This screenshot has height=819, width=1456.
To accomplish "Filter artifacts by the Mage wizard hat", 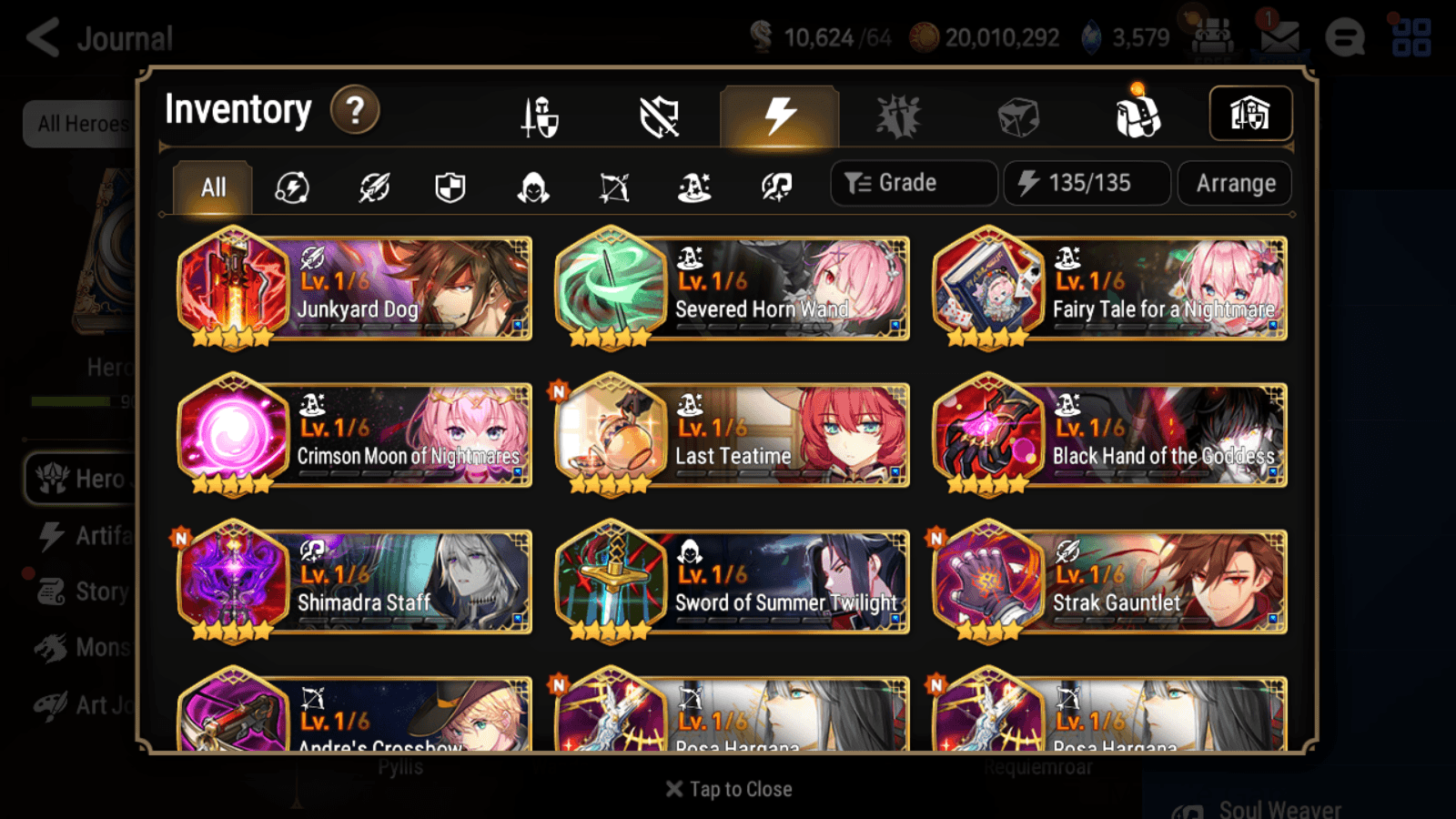I will [x=693, y=187].
